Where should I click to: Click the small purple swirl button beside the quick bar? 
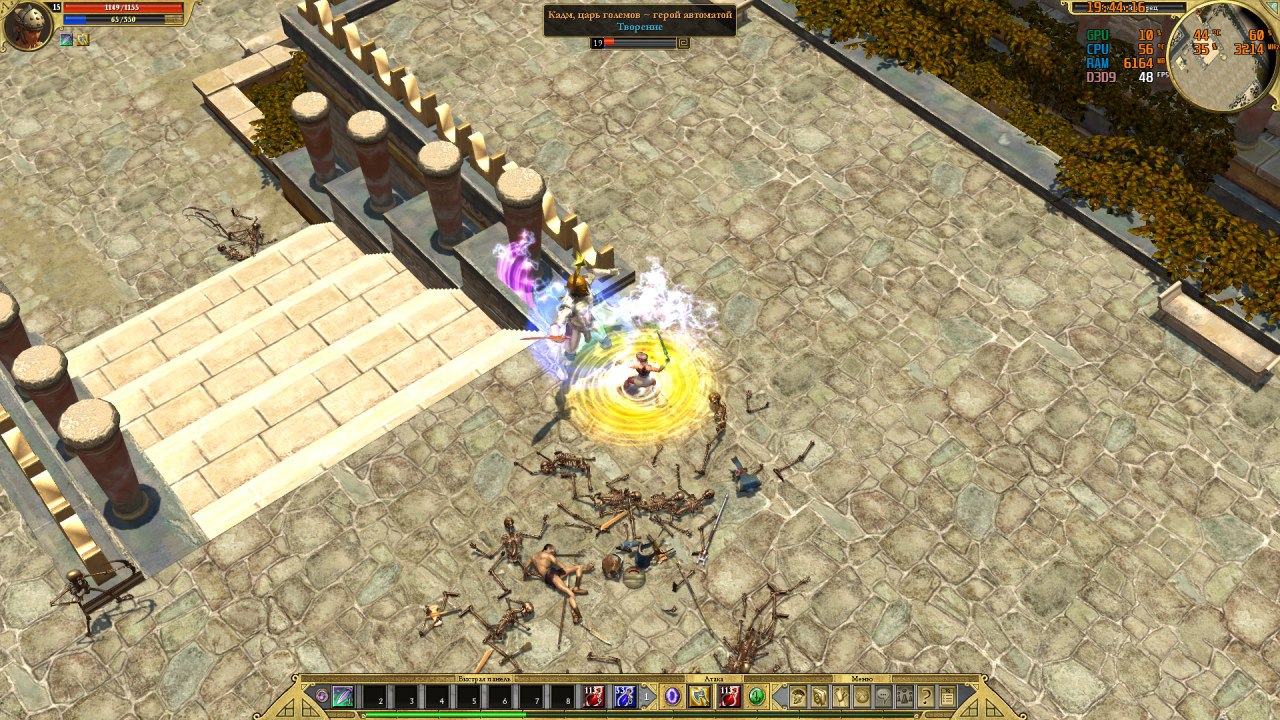click(x=321, y=696)
